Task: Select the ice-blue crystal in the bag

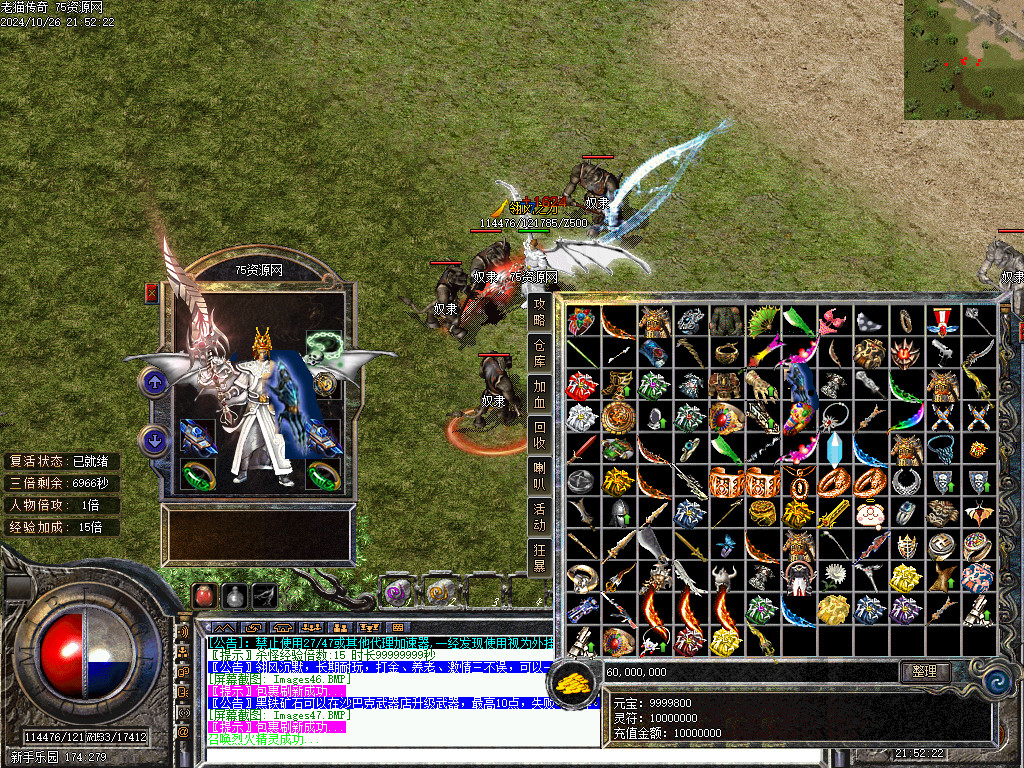Action: click(834, 447)
